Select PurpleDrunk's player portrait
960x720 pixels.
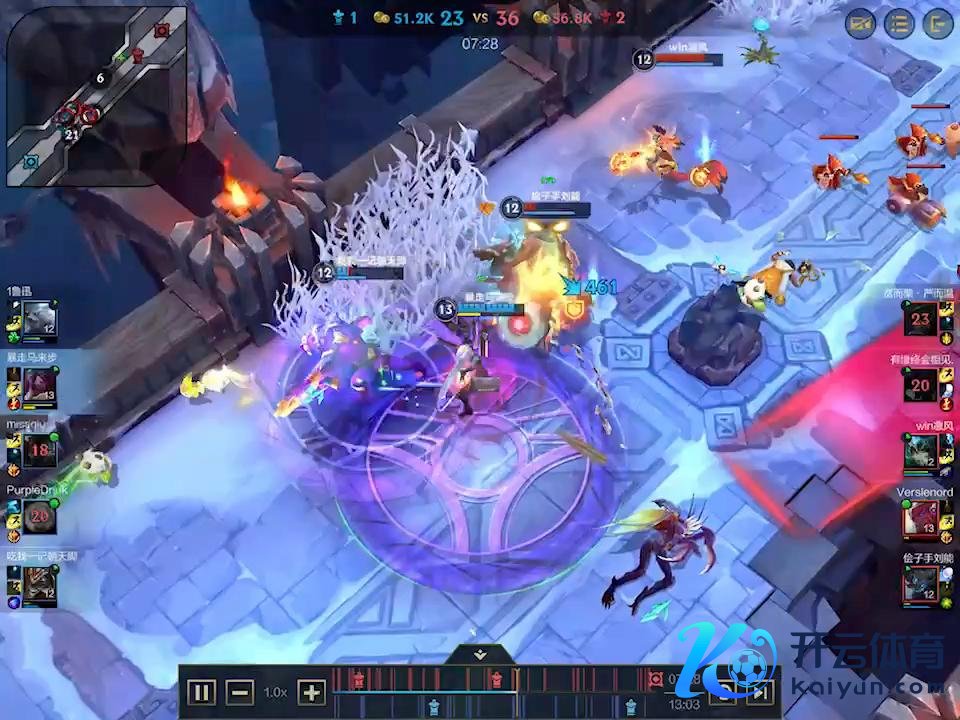click(40, 516)
